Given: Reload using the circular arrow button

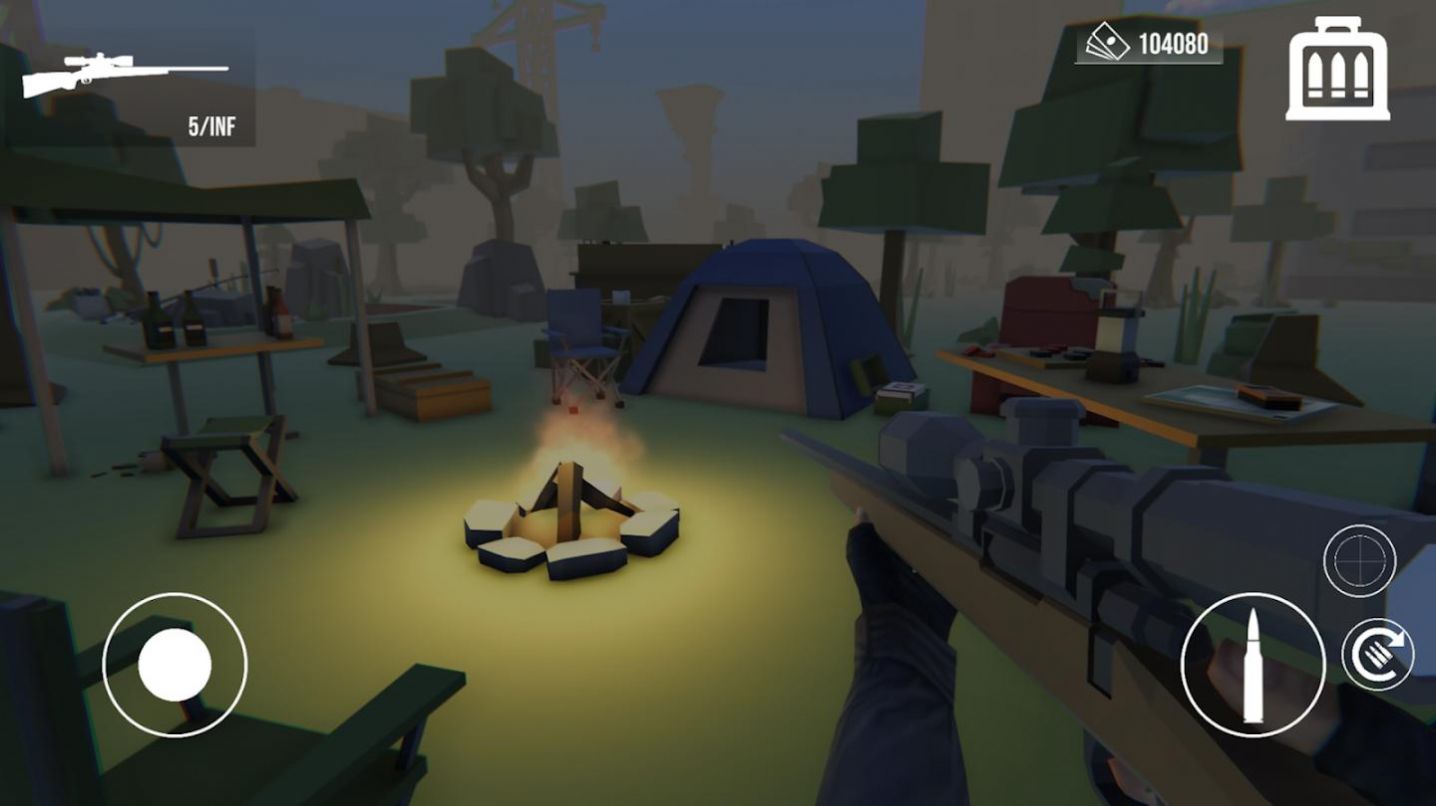Looking at the screenshot, I should (1377, 655).
